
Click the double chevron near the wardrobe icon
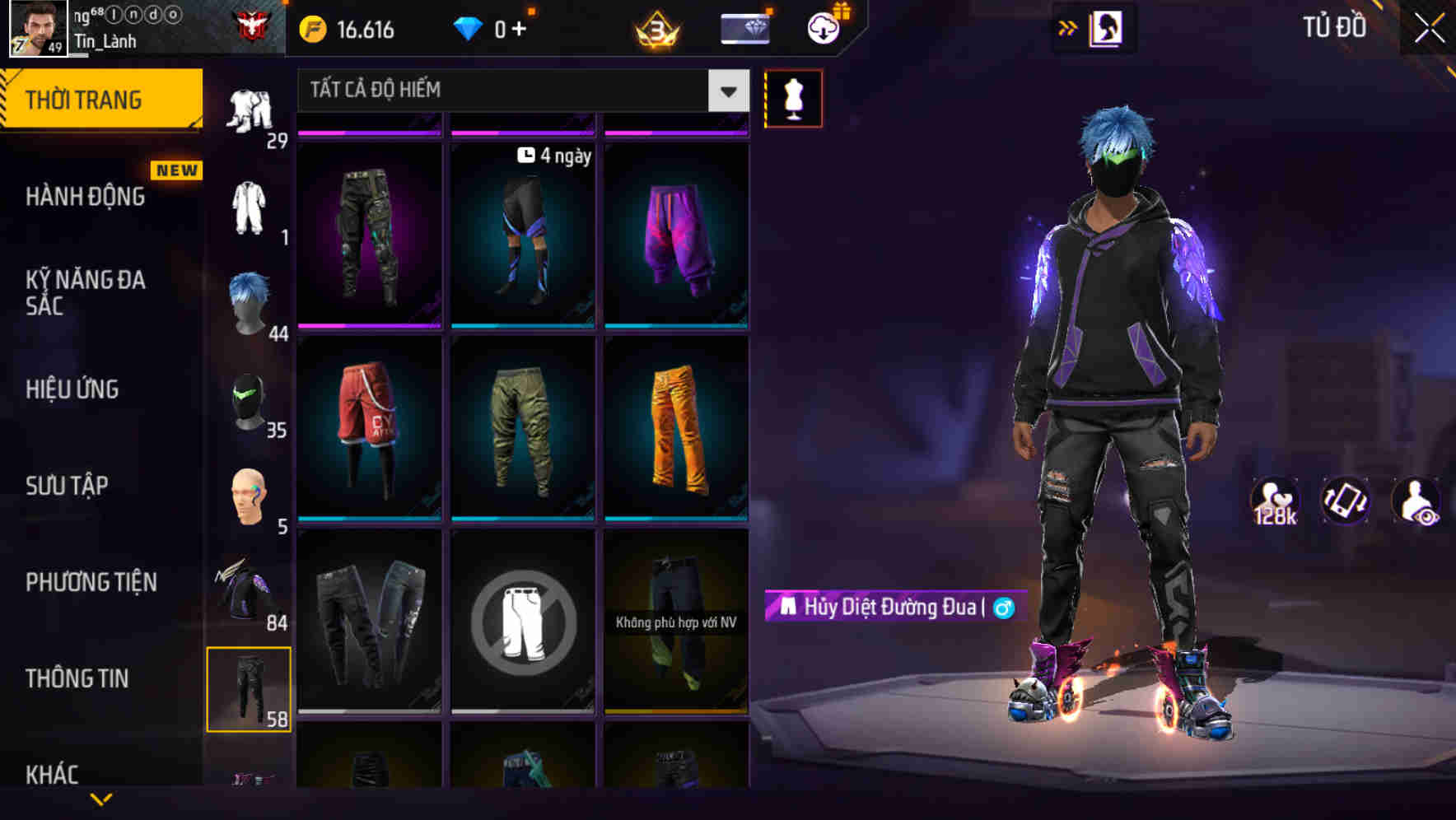point(1068,27)
